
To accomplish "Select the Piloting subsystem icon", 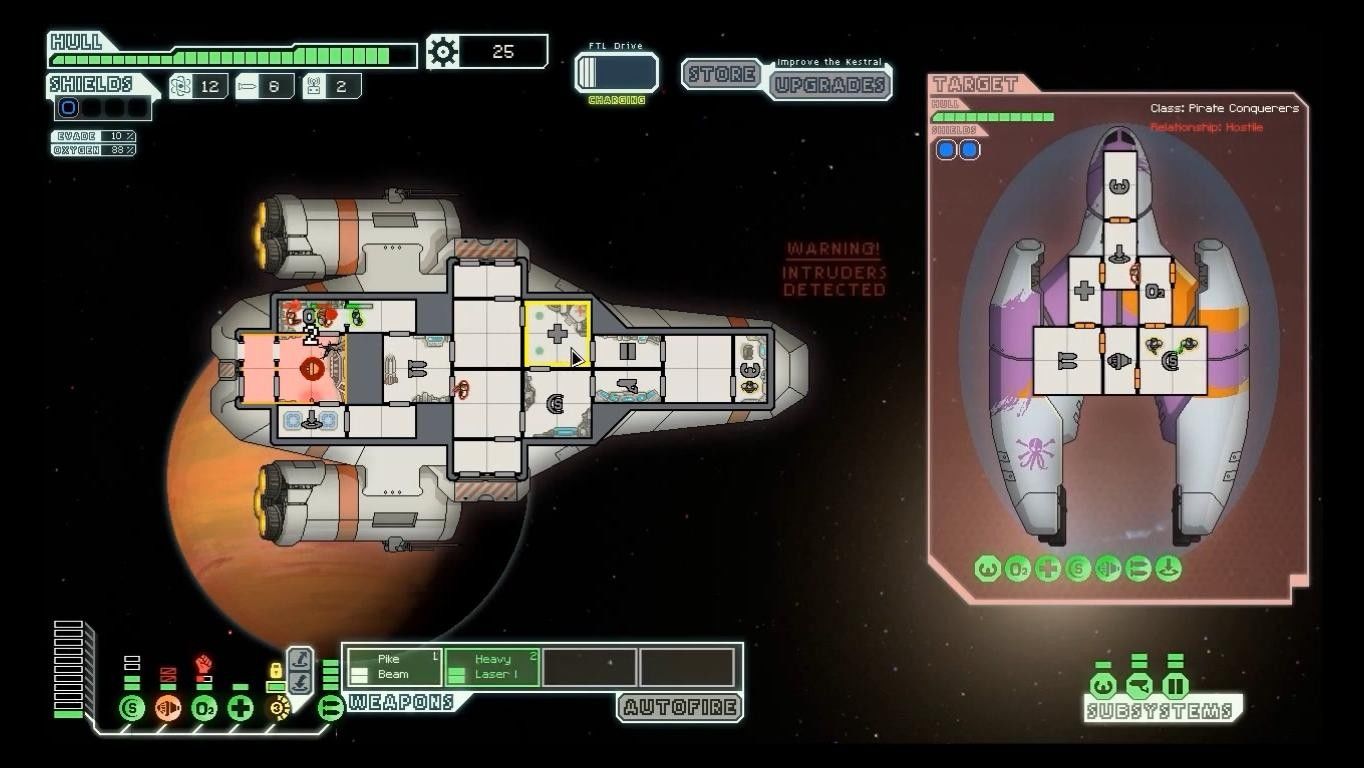I will [x=1102, y=686].
